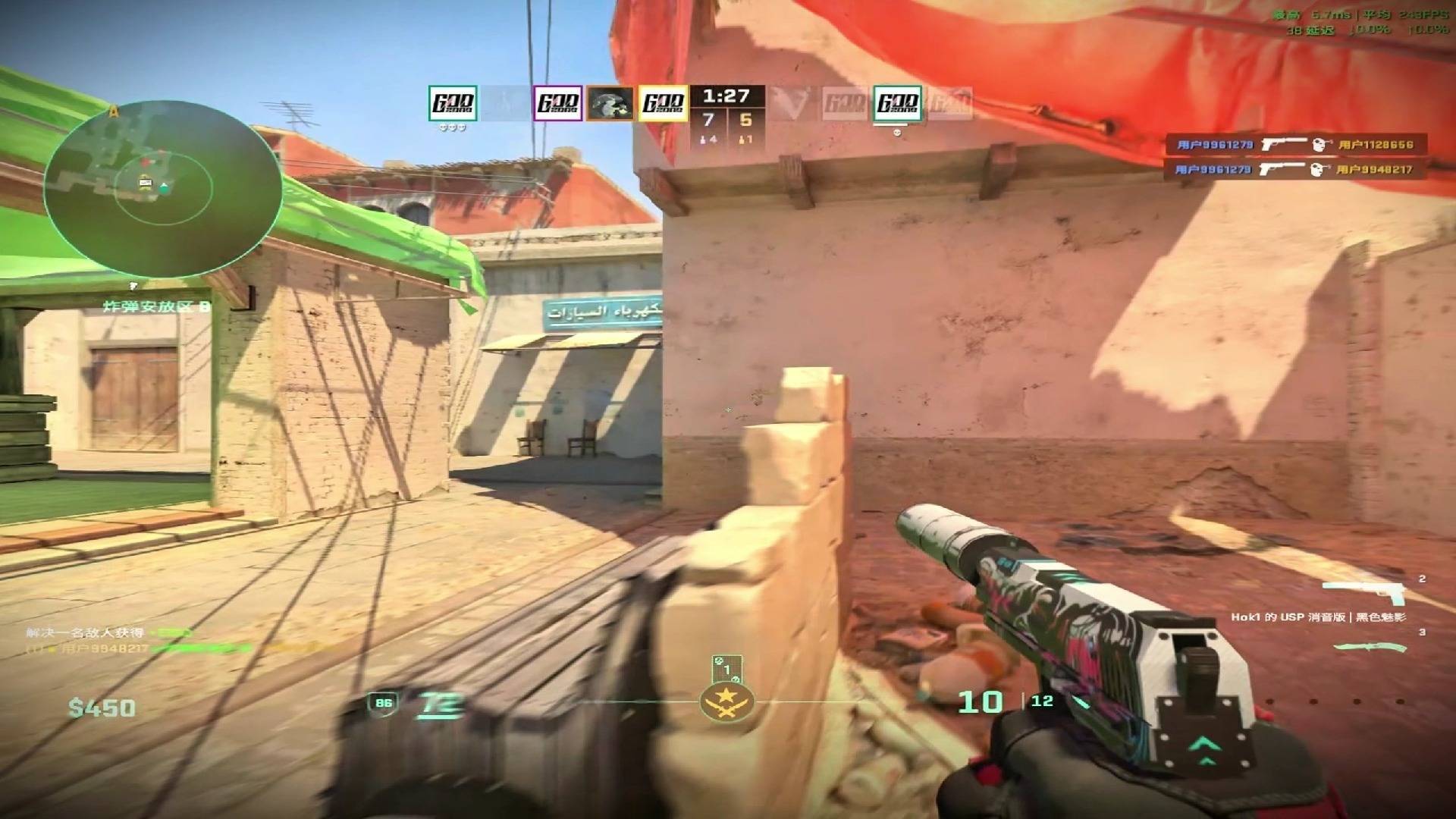Click the bird player avatar in scoreboard

click(610, 103)
